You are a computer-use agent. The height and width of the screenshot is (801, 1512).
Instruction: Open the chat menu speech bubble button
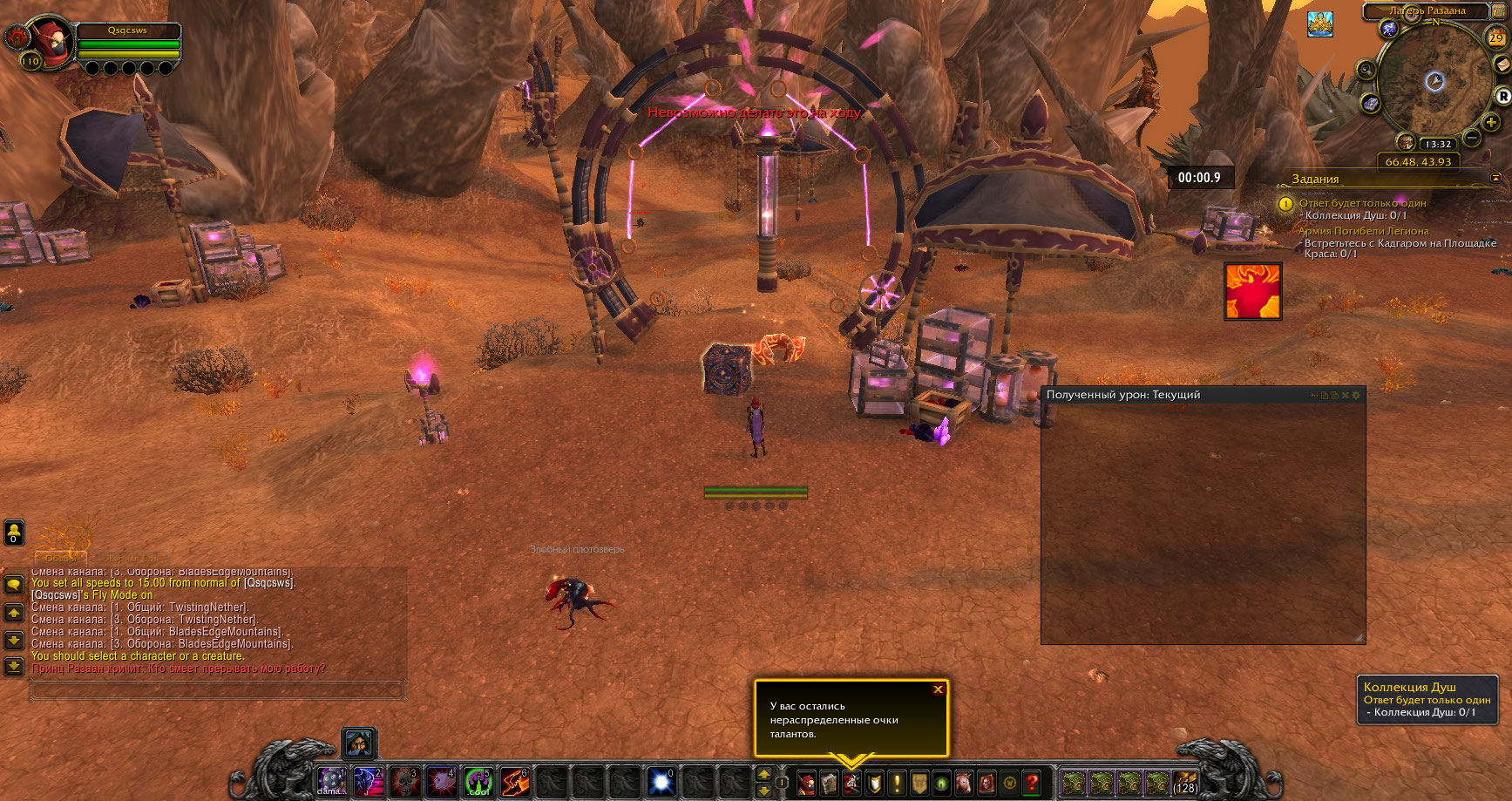point(14,585)
